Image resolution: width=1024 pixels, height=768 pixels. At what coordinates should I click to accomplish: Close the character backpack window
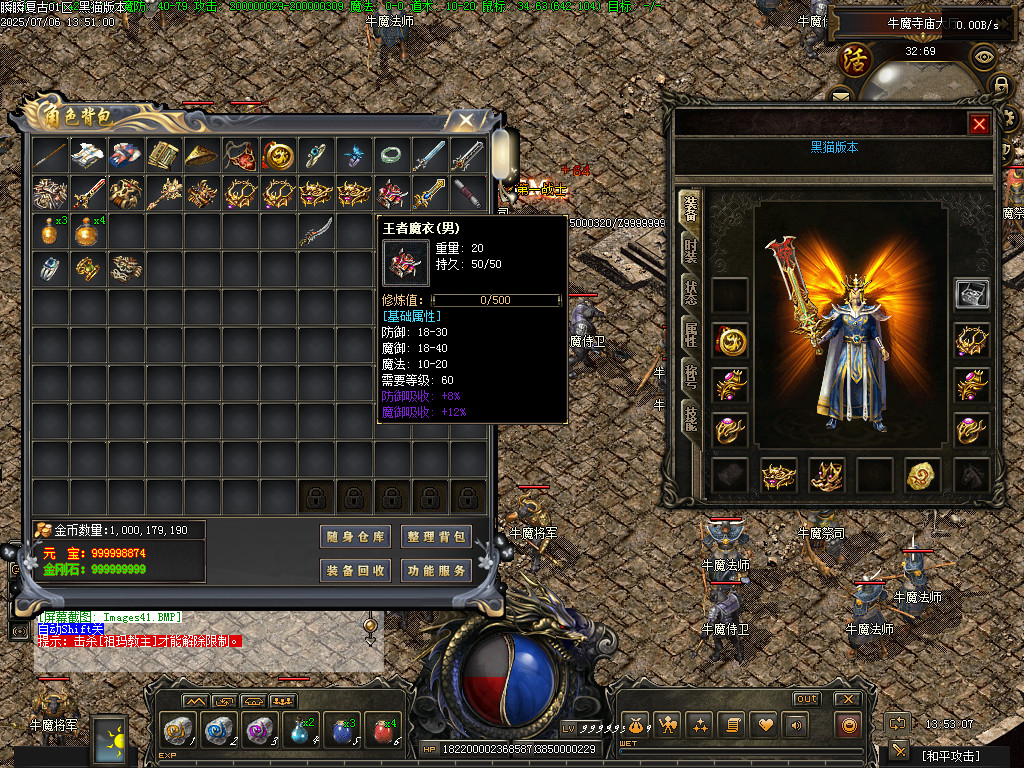(466, 120)
